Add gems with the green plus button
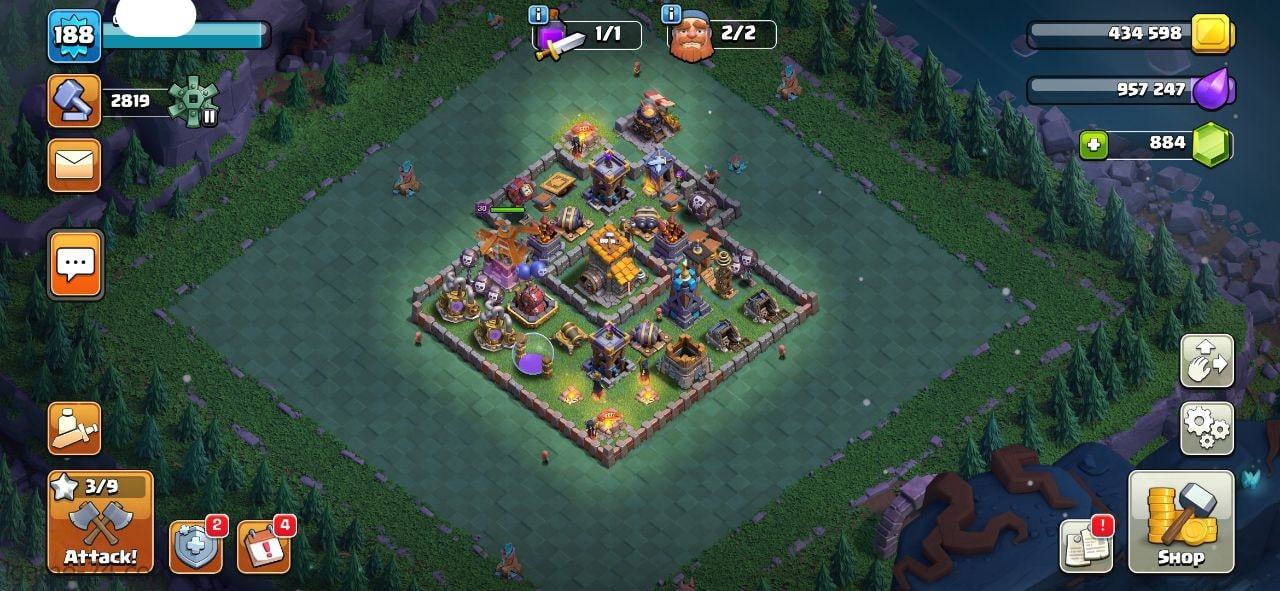Viewport: 1280px width, 591px height. [x=1094, y=145]
